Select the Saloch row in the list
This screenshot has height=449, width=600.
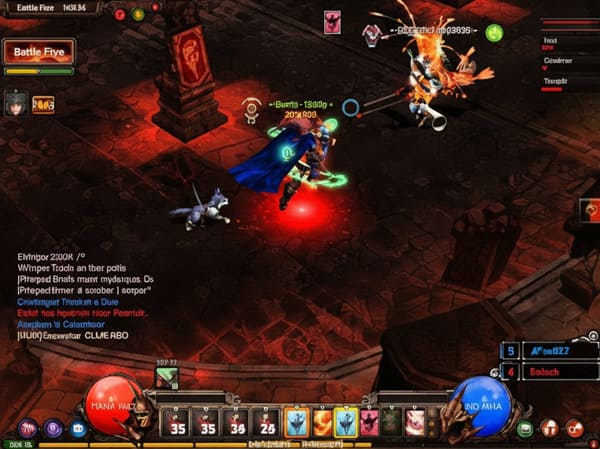pyautogui.click(x=556, y=373)
